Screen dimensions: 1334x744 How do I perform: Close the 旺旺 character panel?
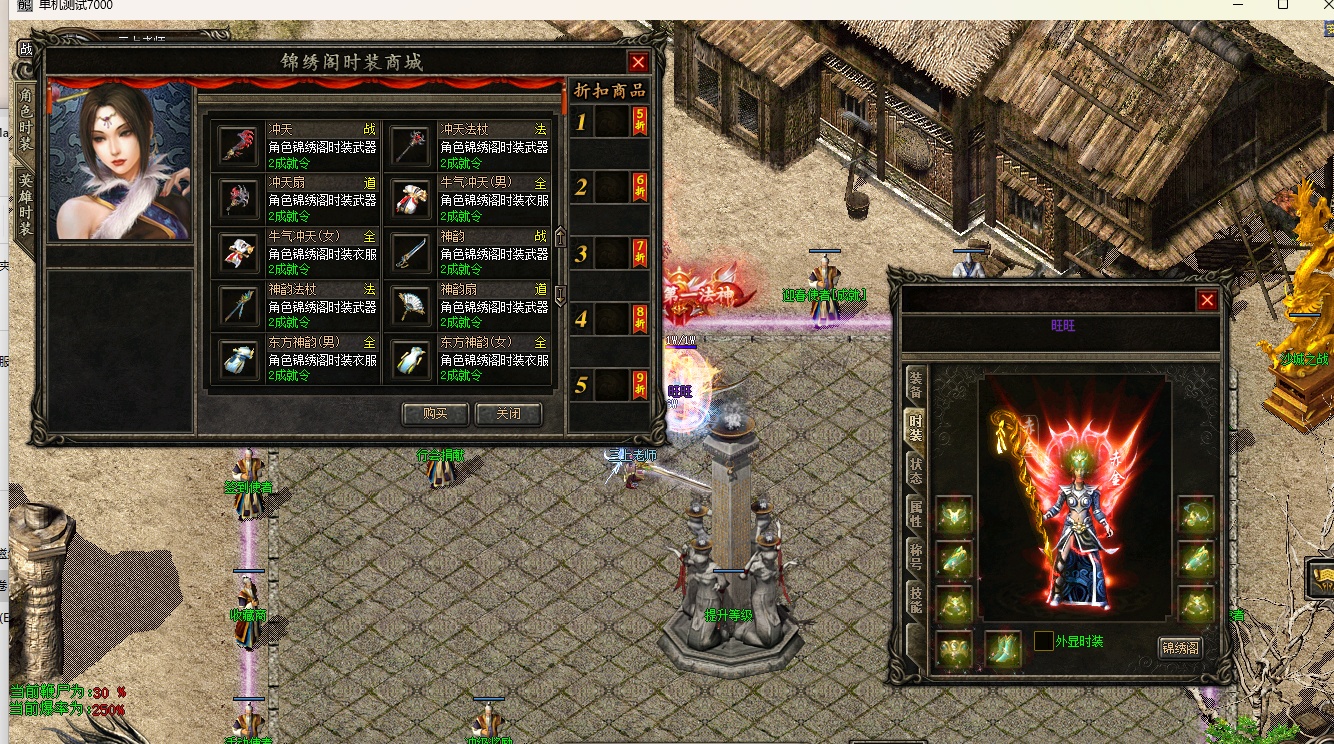1207,300
